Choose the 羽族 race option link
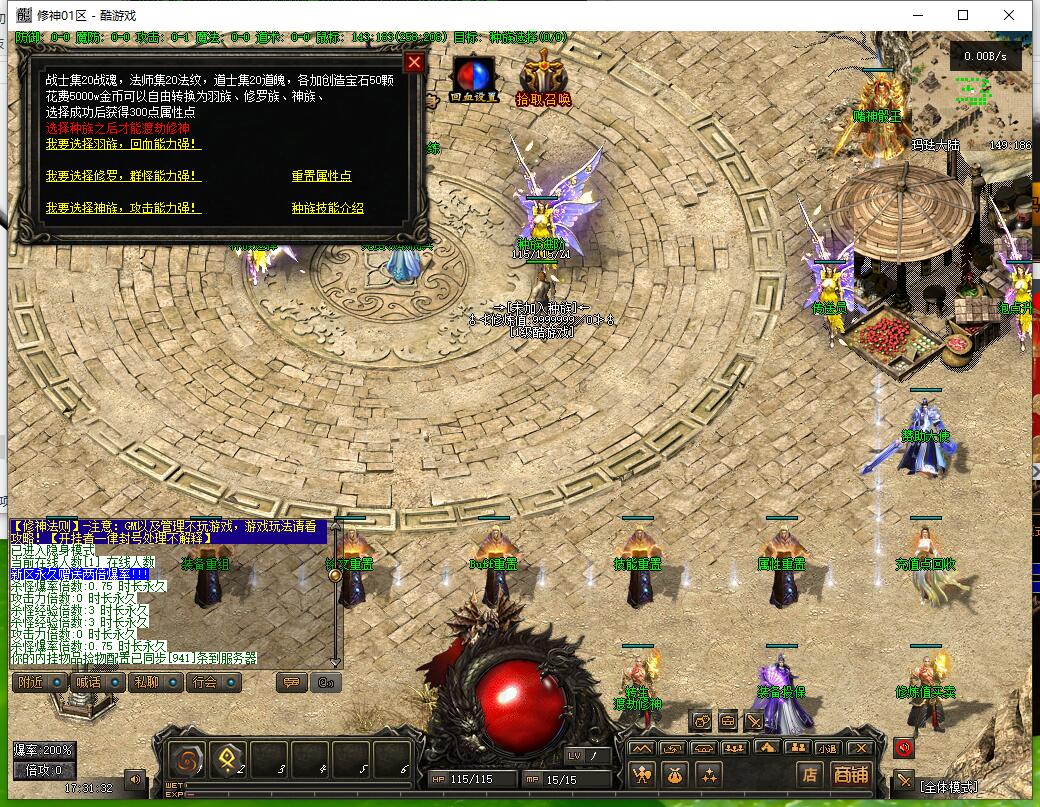 (x=123, y=144)
